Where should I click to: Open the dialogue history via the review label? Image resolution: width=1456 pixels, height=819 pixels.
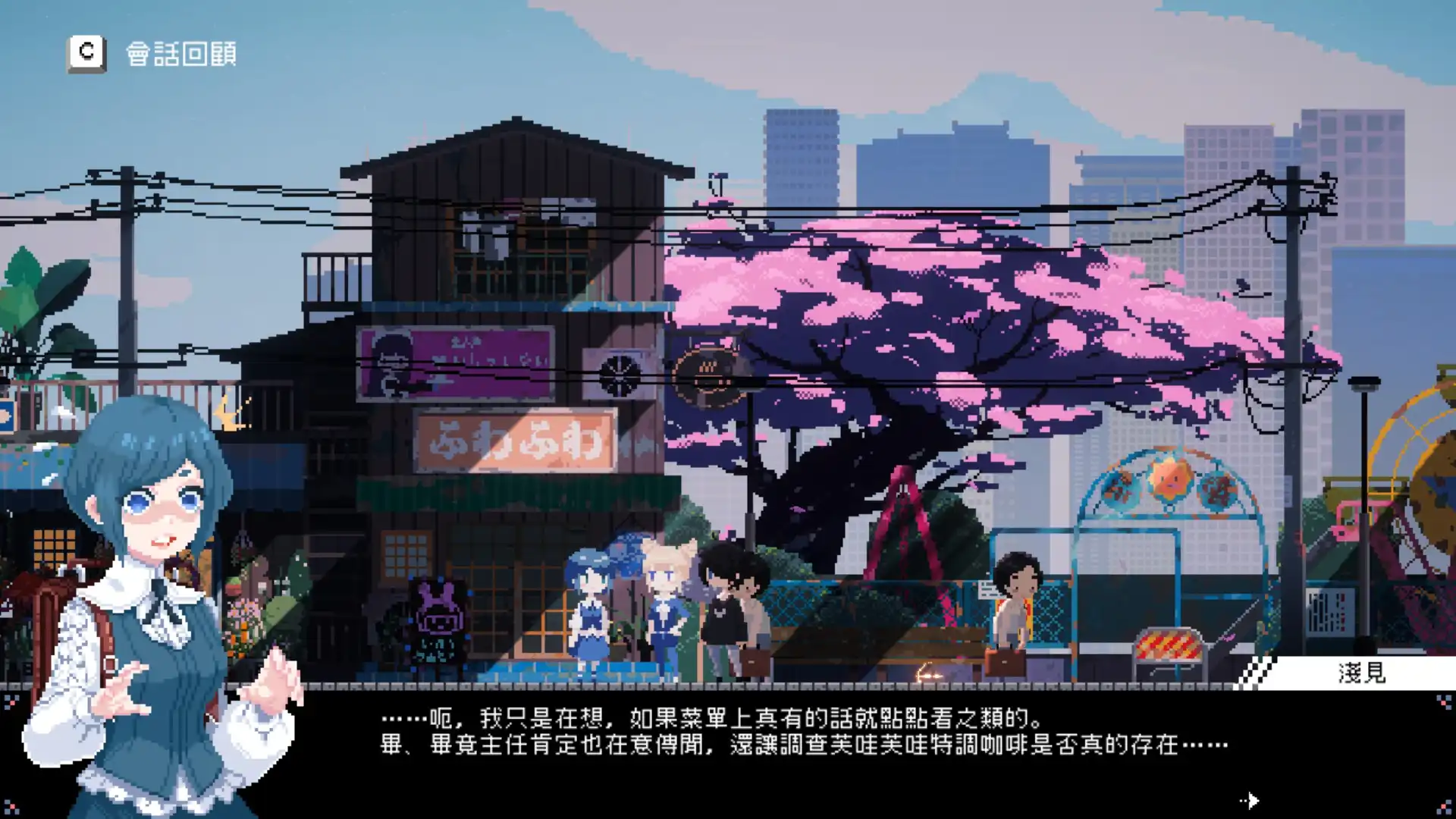click(180, 53)
